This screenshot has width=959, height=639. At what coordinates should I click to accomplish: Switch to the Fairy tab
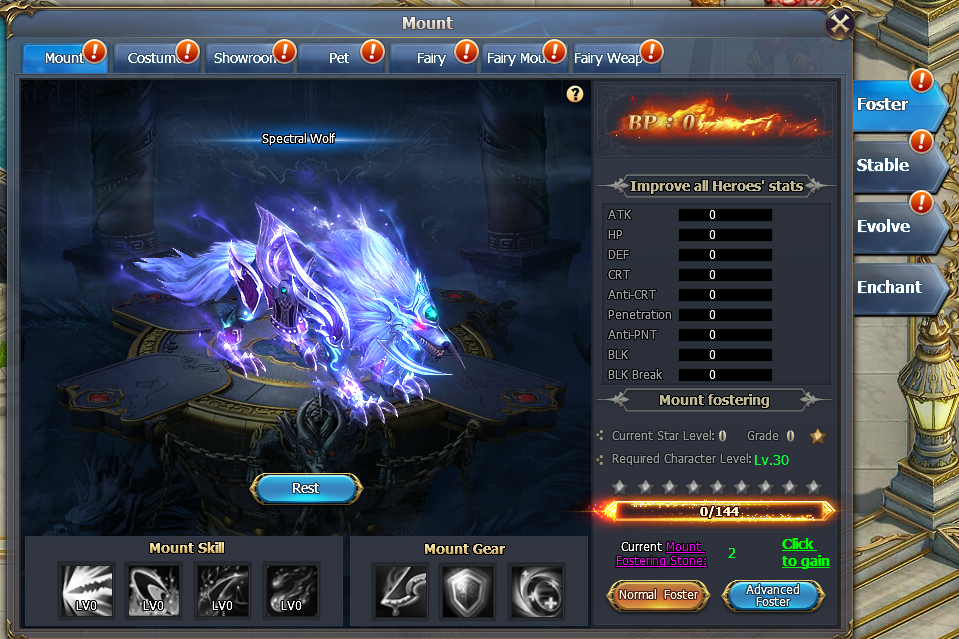431,58
